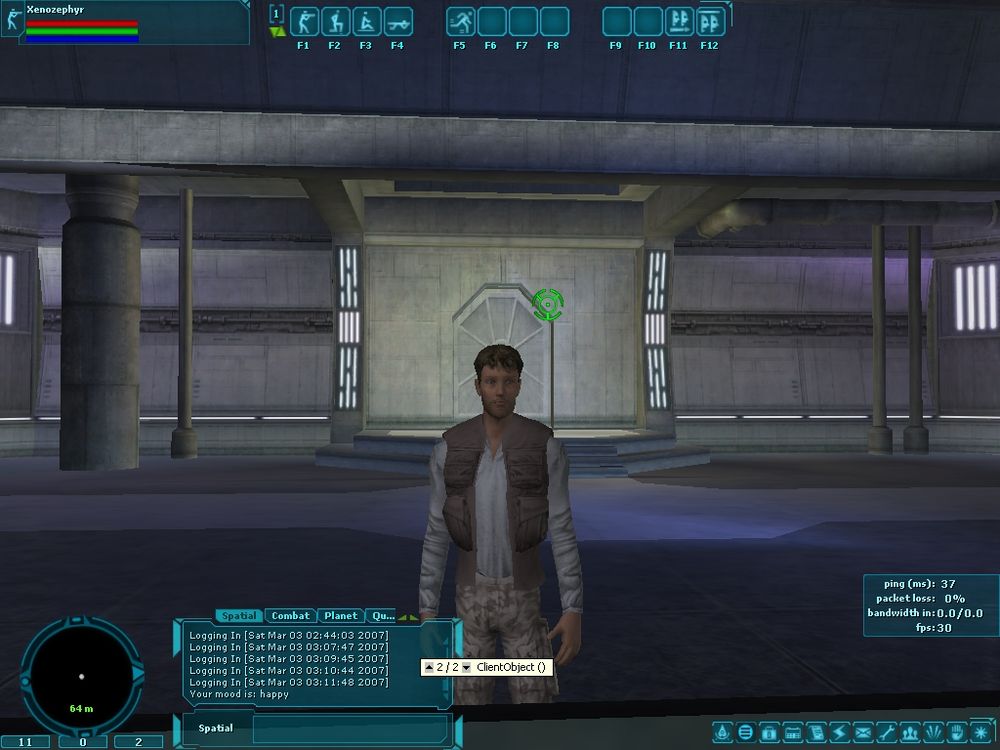Activate the prone posture icon in F4
The width and height of the screenshot is (1000, 750).
(x=397, y=21)
